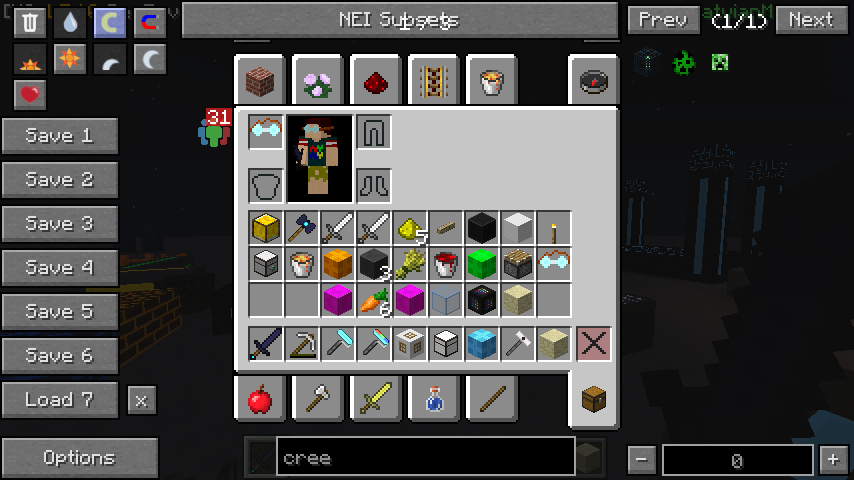Click the Prev page button

[663, 20]
